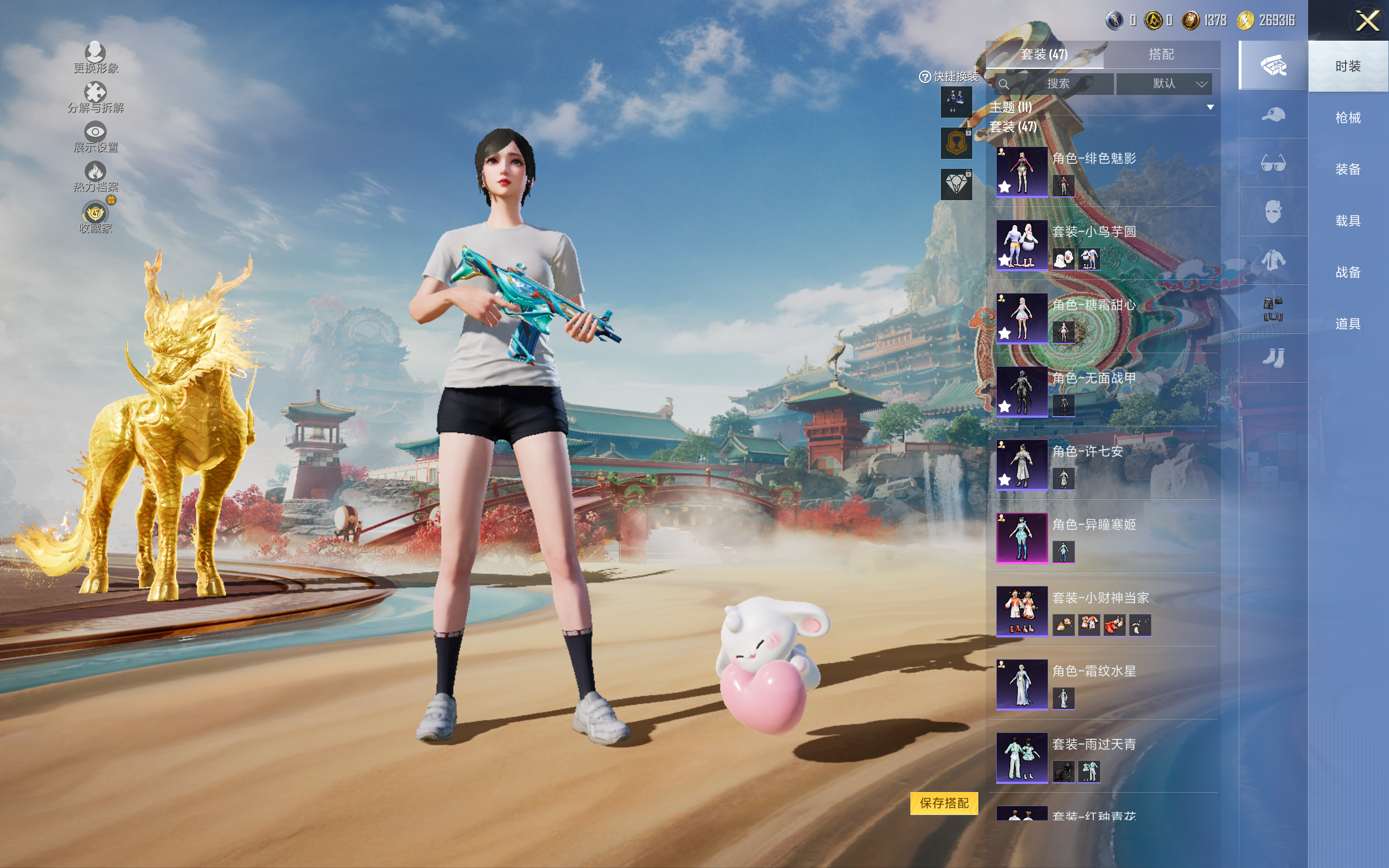Open the 收藏家 collector badge
This screenshot has height=868, width=1389.
pos(95,217)
